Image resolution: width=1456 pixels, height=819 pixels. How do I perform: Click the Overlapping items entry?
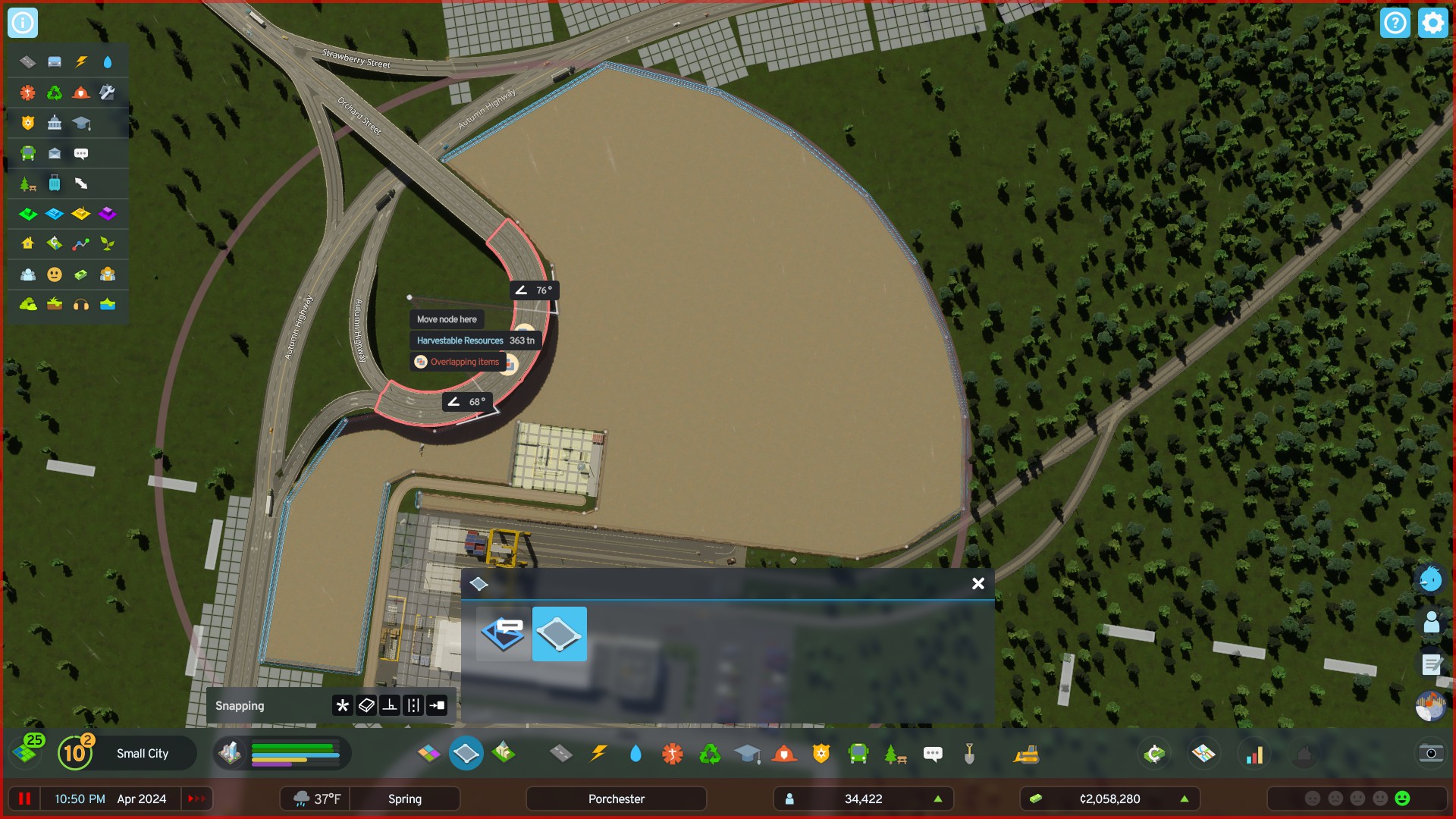click(x=458, y=362)
